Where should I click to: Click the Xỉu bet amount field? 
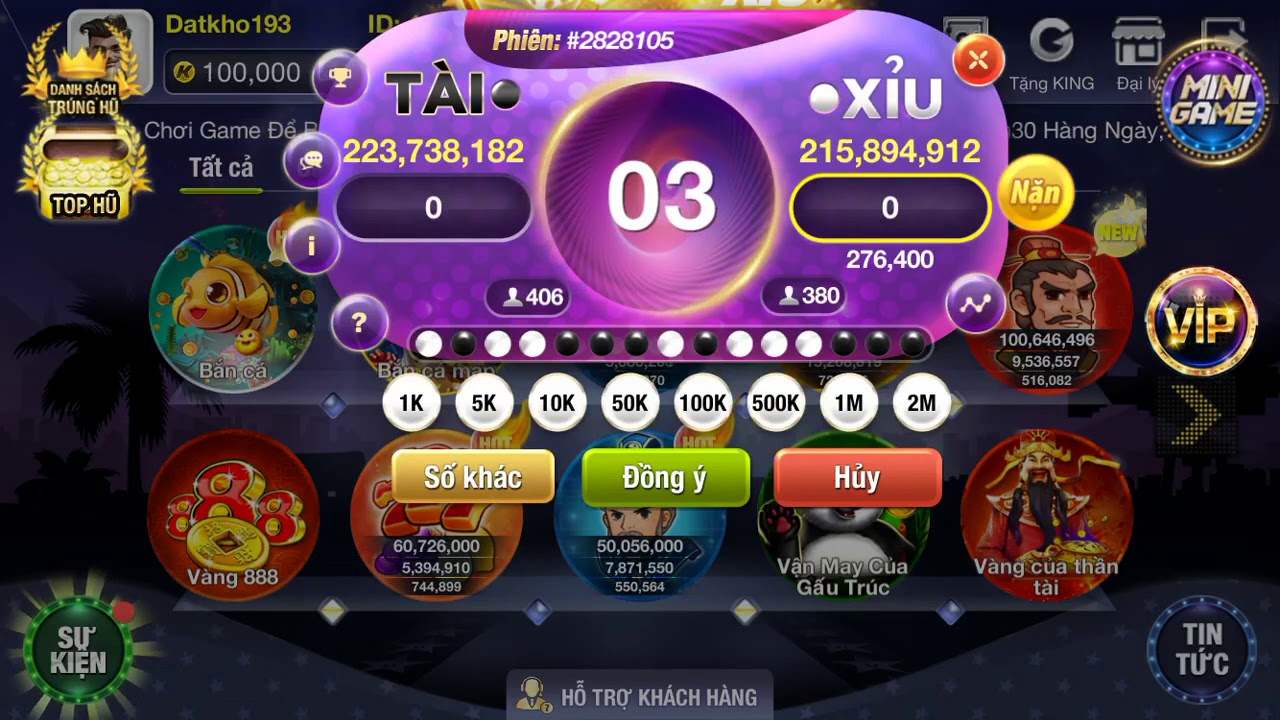(x=889, y=208)
